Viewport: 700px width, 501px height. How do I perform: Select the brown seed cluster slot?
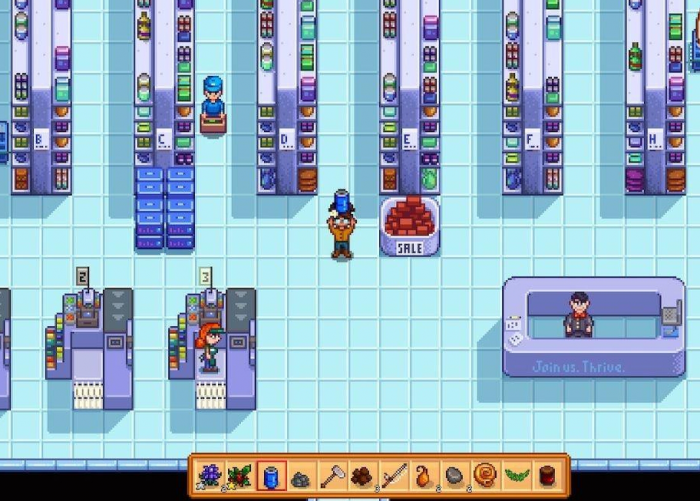(362, 476)
